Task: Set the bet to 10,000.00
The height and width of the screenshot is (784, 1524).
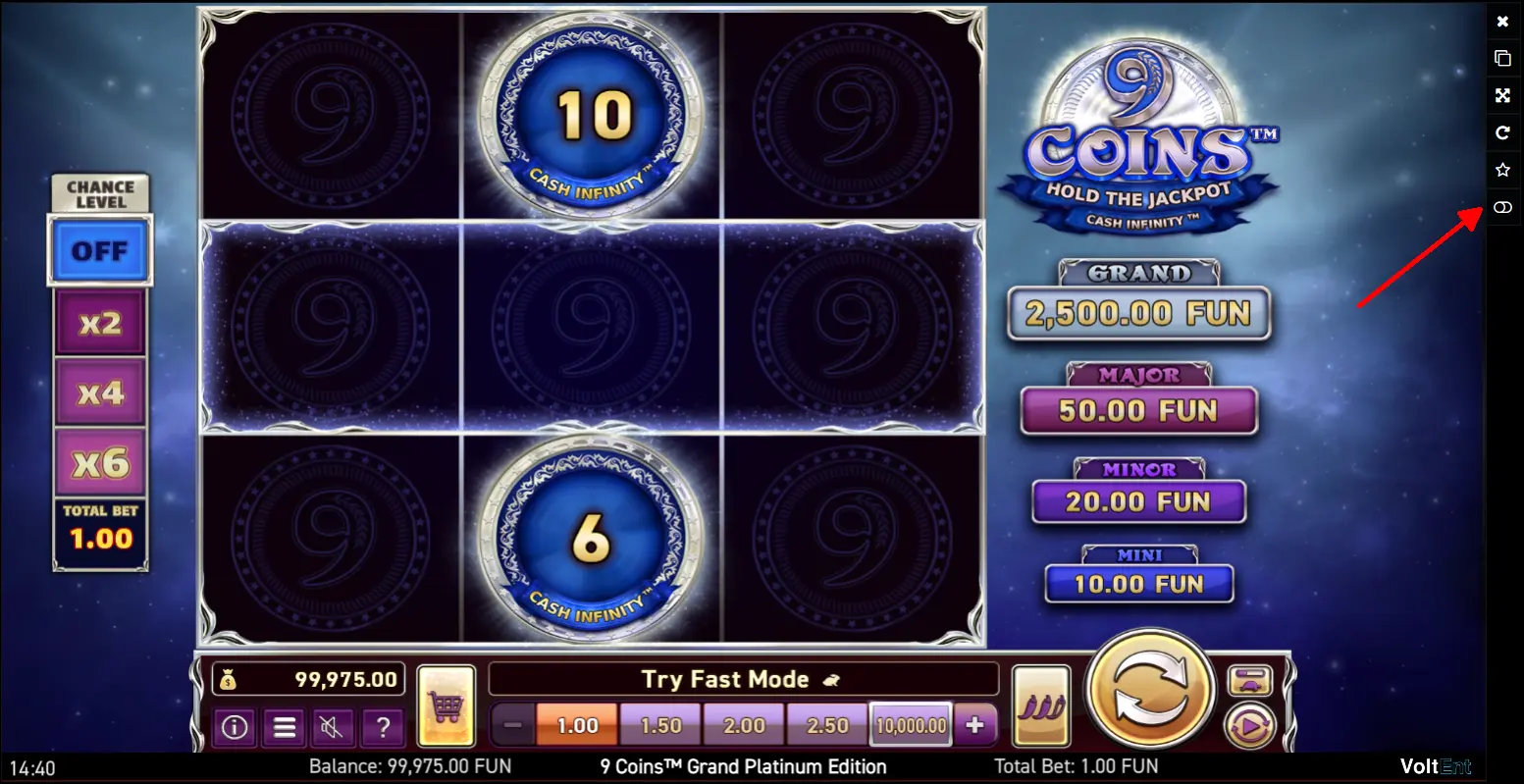Action: [x=912, y=725]
